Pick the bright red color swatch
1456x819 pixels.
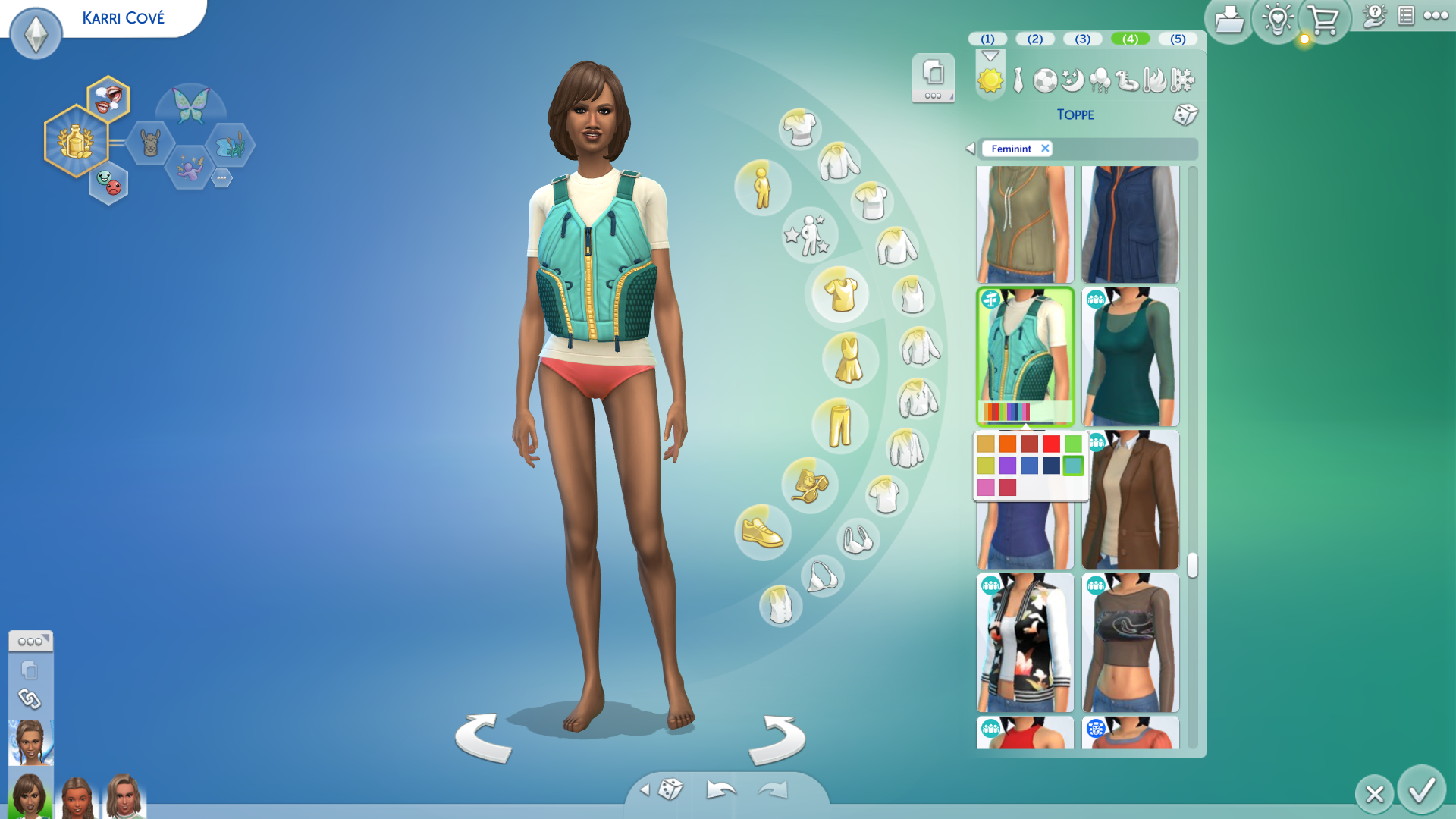click(1051, 444)
